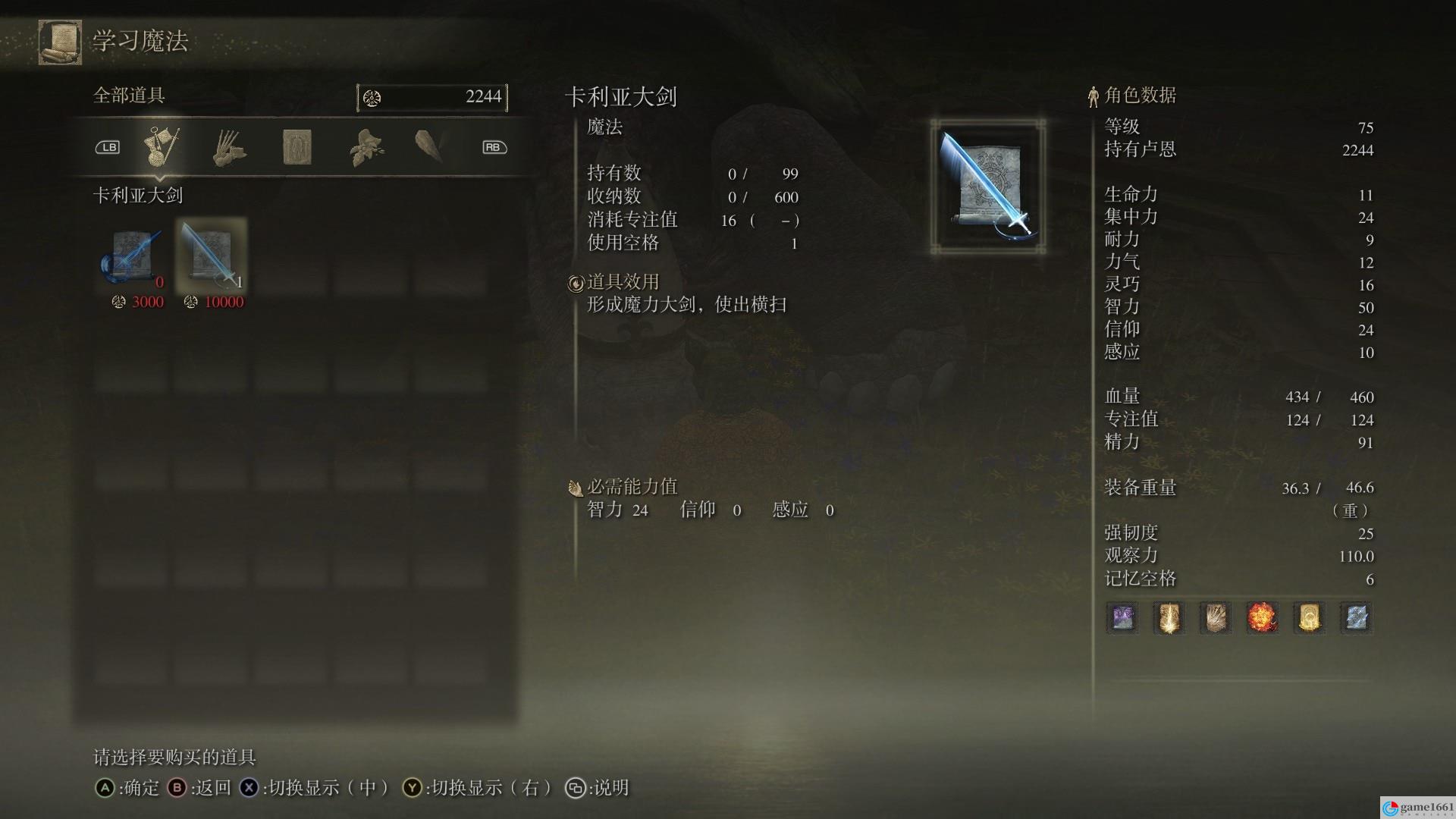Select the blue ice shard spell slot
This screenshot has height=819, width=1456.
coord(1356,618)
